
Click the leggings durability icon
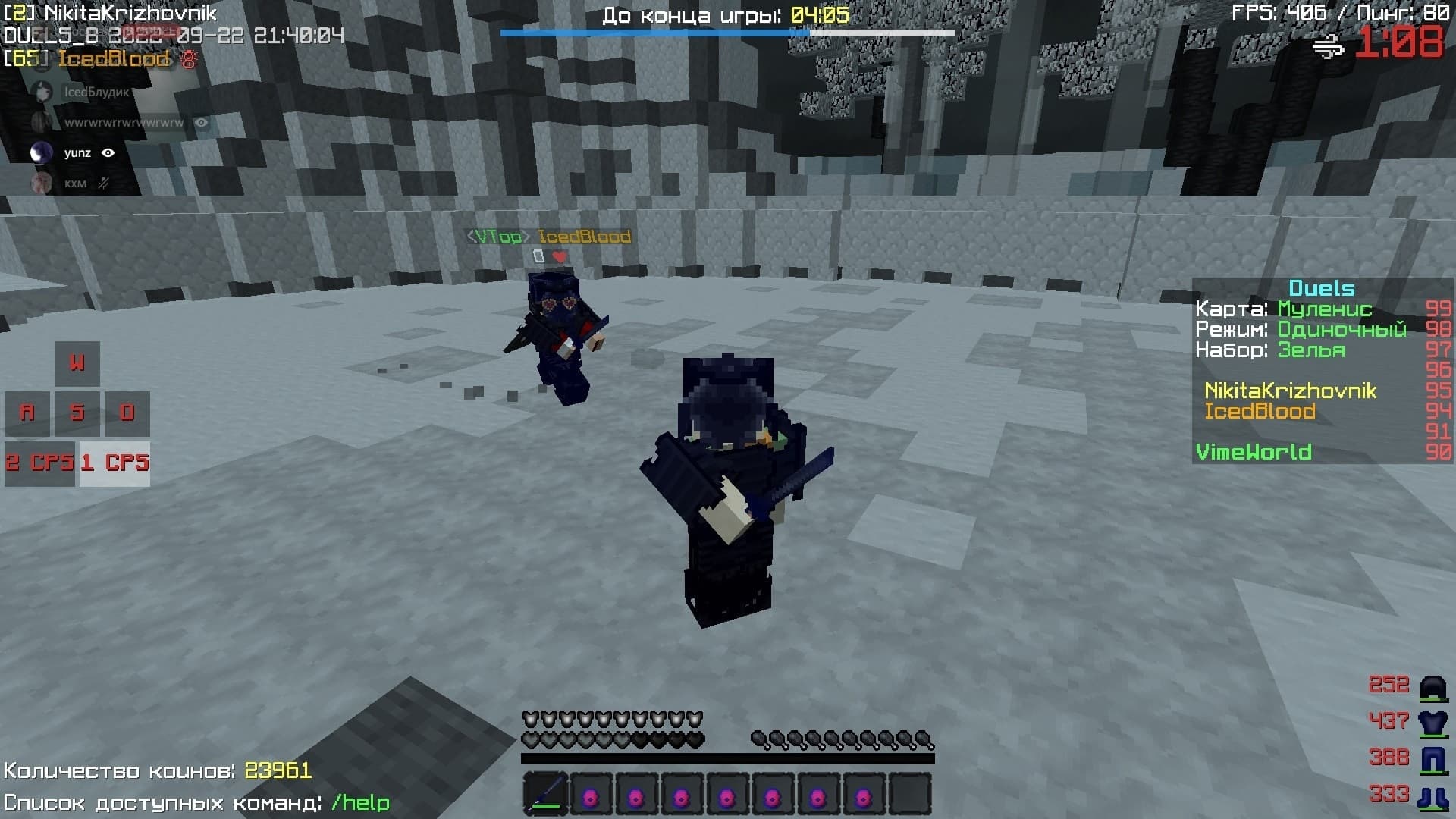tap(1432, 758)
